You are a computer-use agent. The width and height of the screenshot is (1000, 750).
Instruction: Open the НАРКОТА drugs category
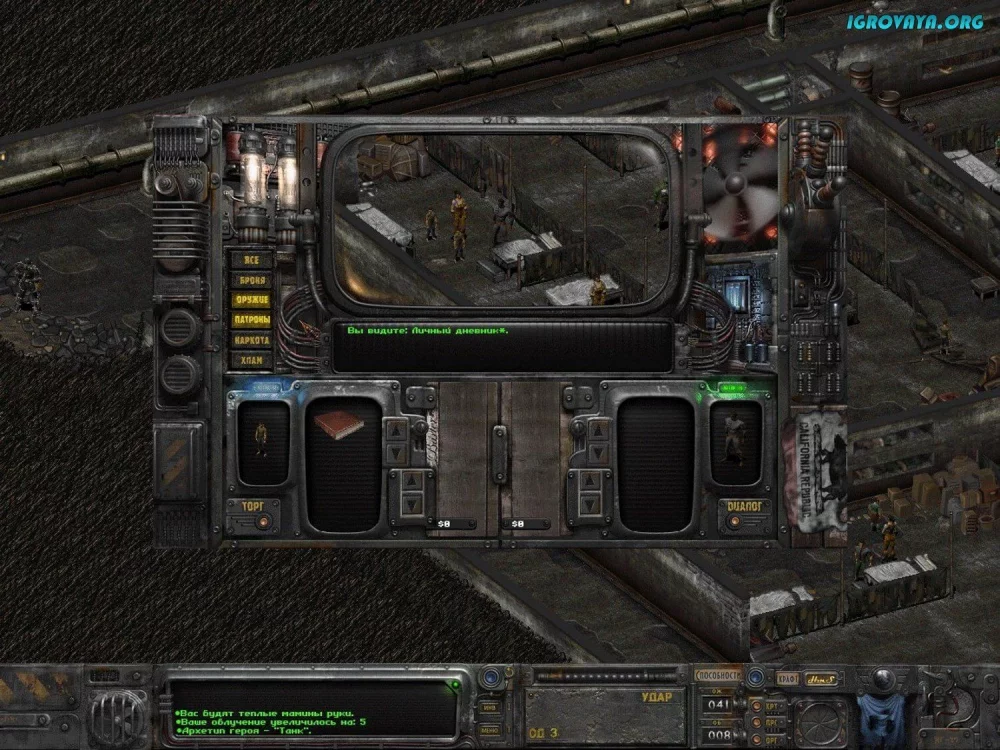click(x=251, y=340)
